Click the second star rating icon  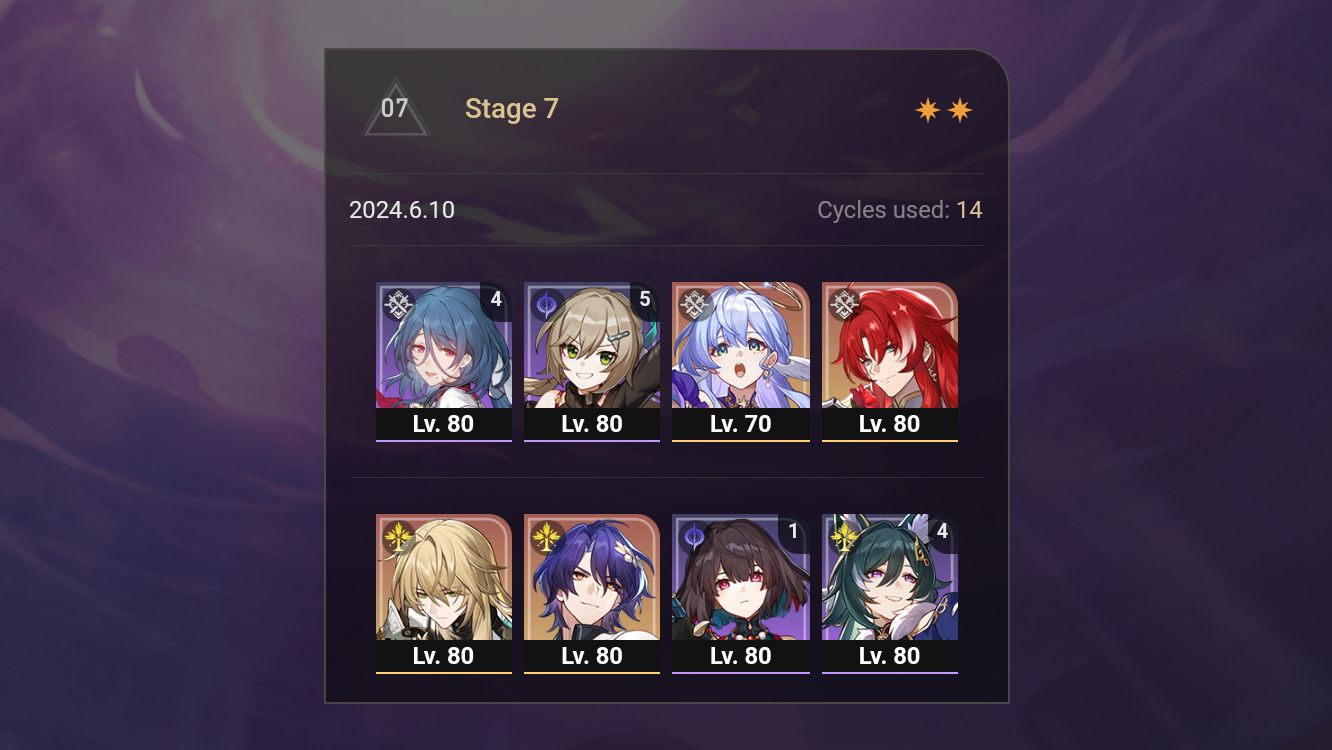pyautogui.click(x=960, y=108)
